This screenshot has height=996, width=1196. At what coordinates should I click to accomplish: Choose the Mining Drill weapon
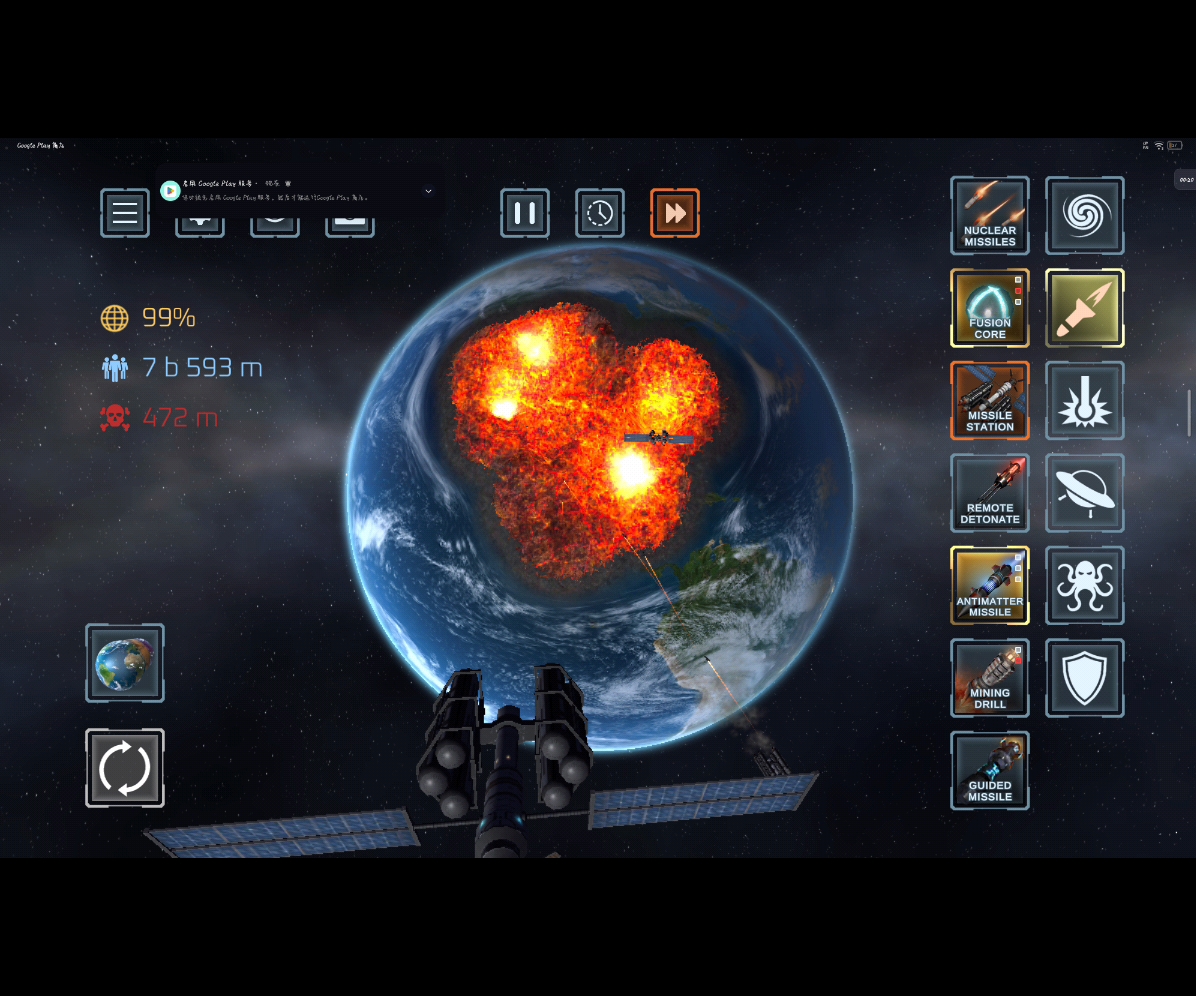[x=990, y=678]
